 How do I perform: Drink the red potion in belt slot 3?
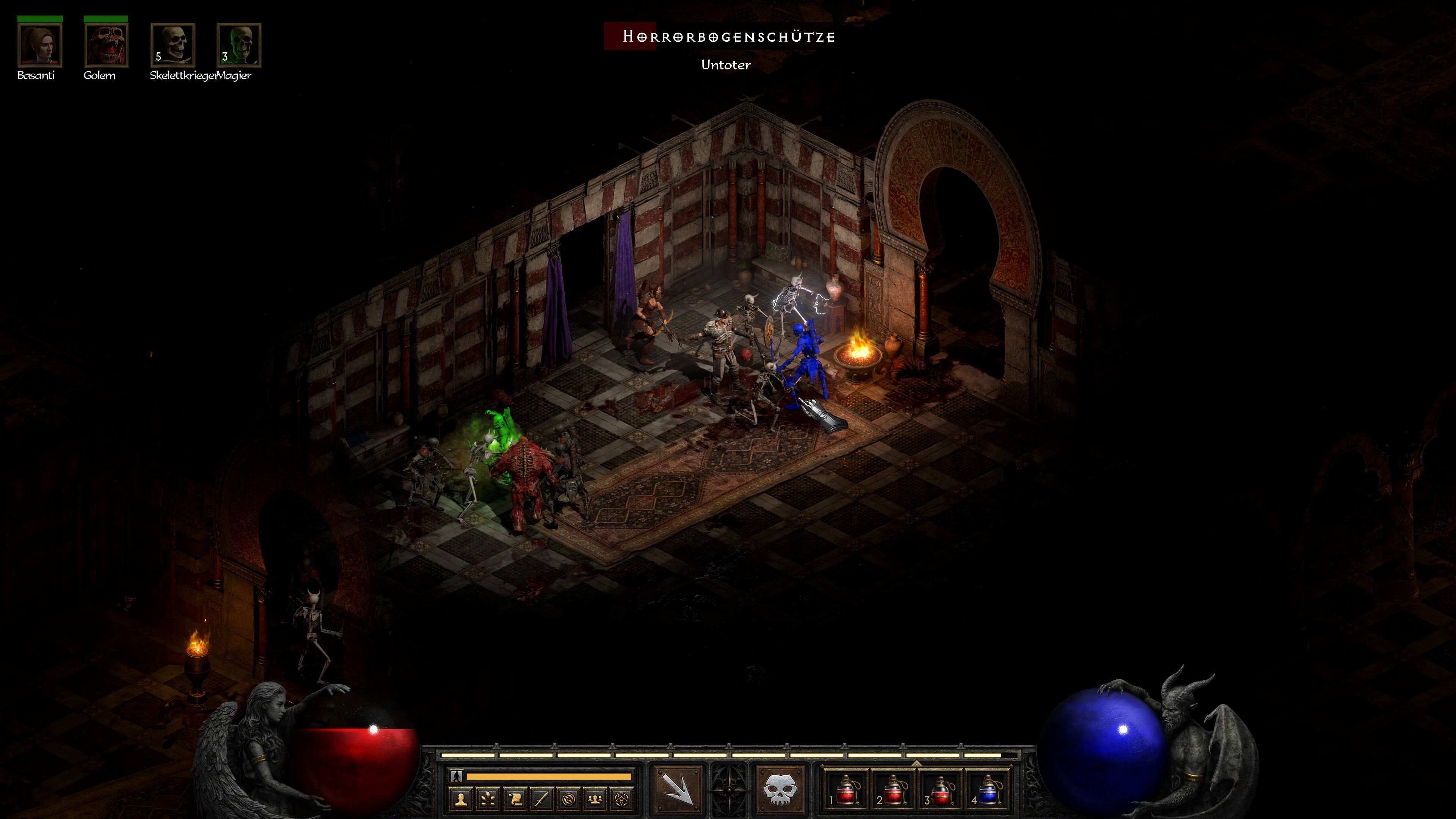pos(940,789)
